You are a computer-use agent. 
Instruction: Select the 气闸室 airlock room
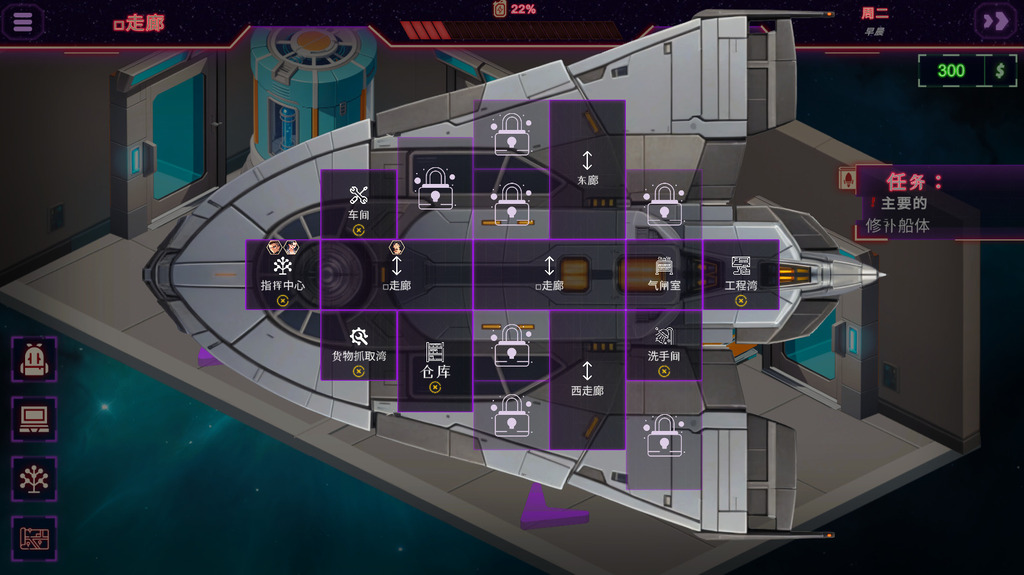tap(664, 275)
